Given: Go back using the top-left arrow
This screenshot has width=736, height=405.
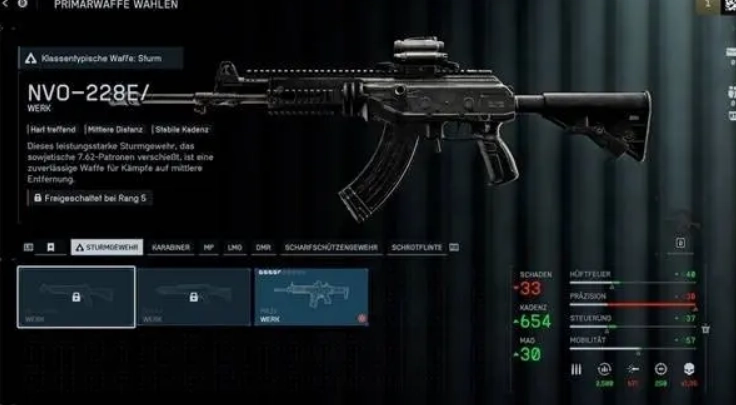Looking at the screenshot, I should pyautogui.click(x=5, y=5).
